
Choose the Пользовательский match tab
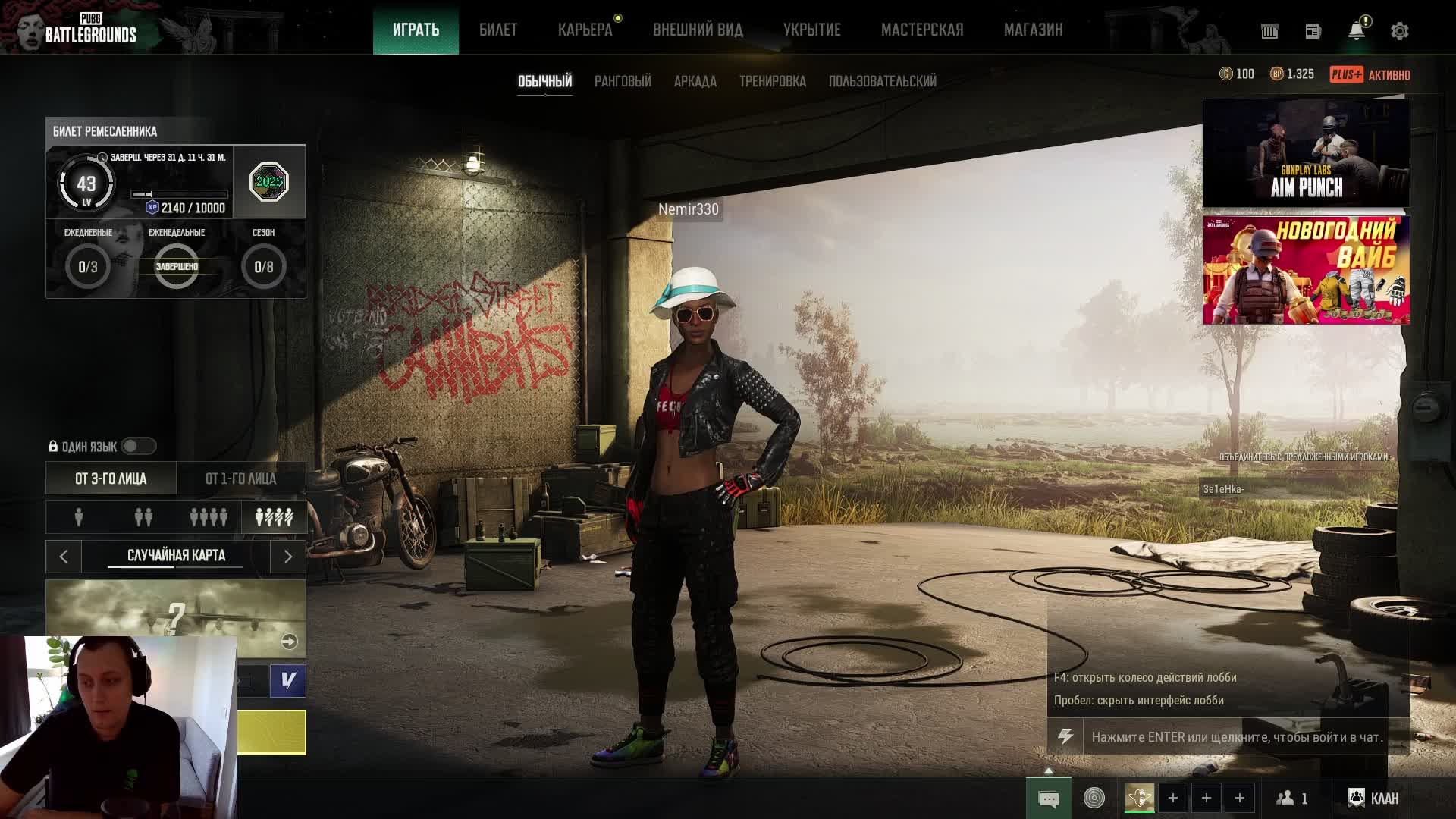[x=882, y=81]
